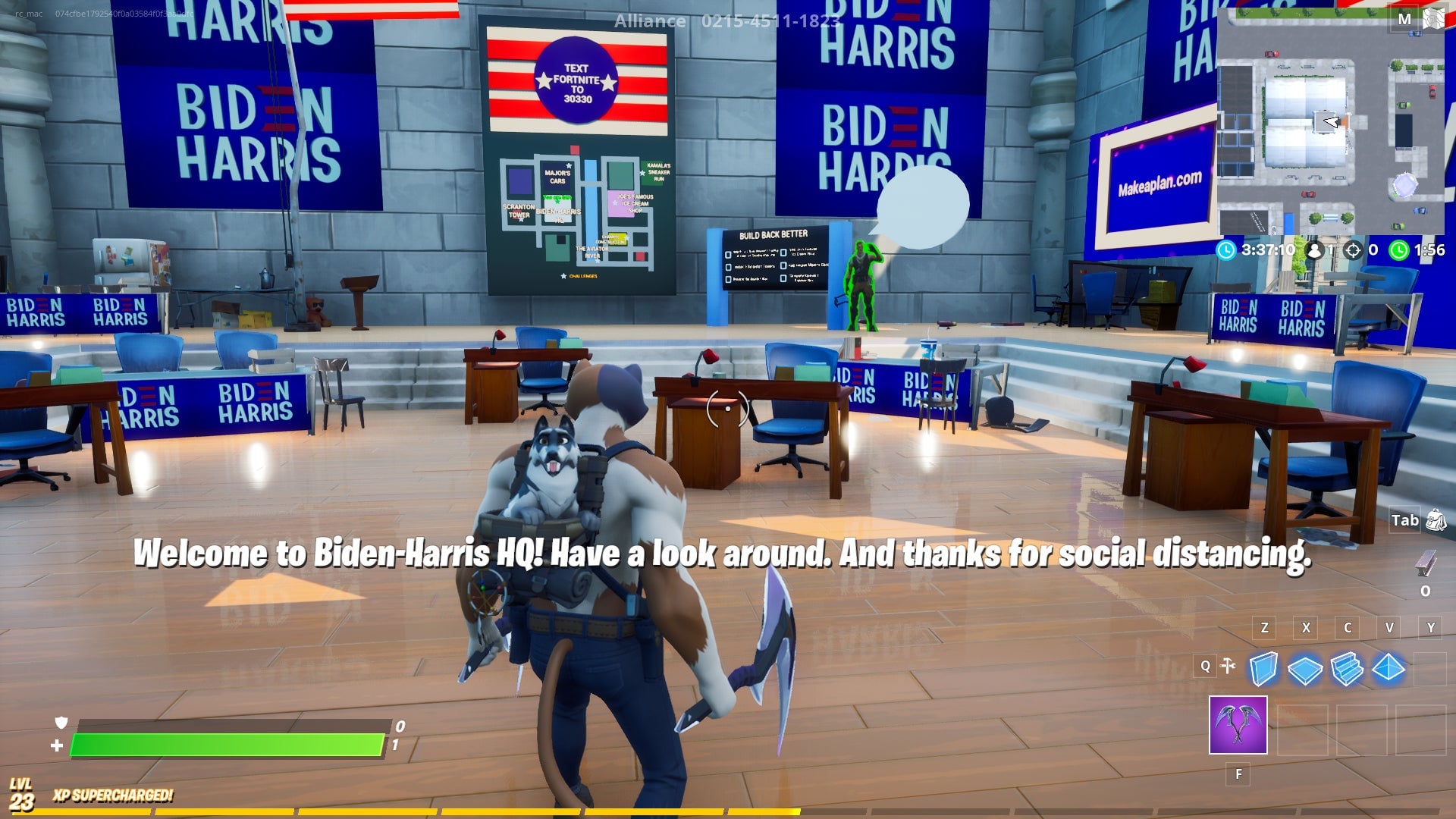The image size is (1456, 819).
Task: Click the harvesting tool icon beside the Q slot
Action: click(x=1228, y=667)
